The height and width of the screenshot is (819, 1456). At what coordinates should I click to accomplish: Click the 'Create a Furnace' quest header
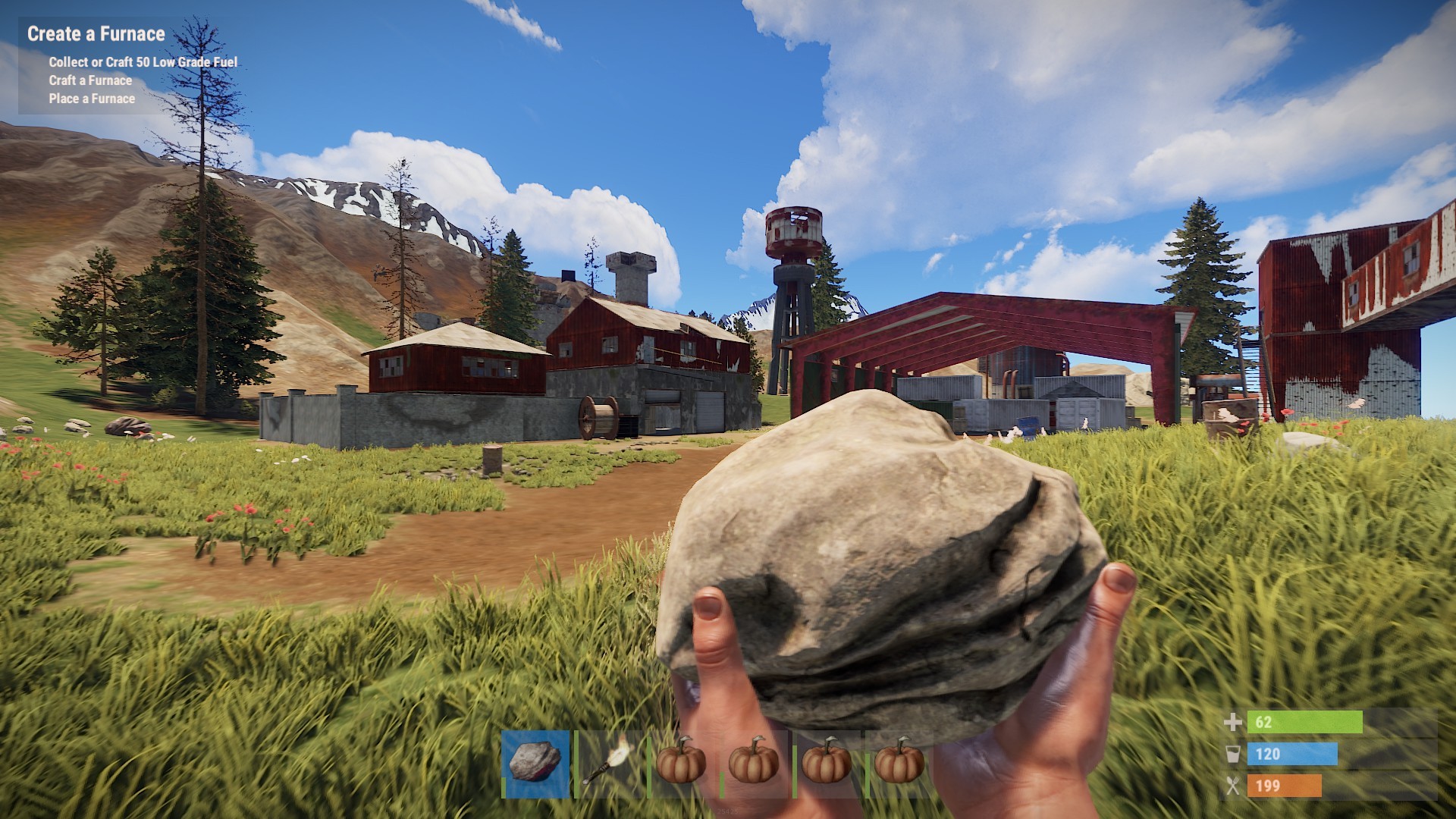pyautogui.click(x=96, y=33)
